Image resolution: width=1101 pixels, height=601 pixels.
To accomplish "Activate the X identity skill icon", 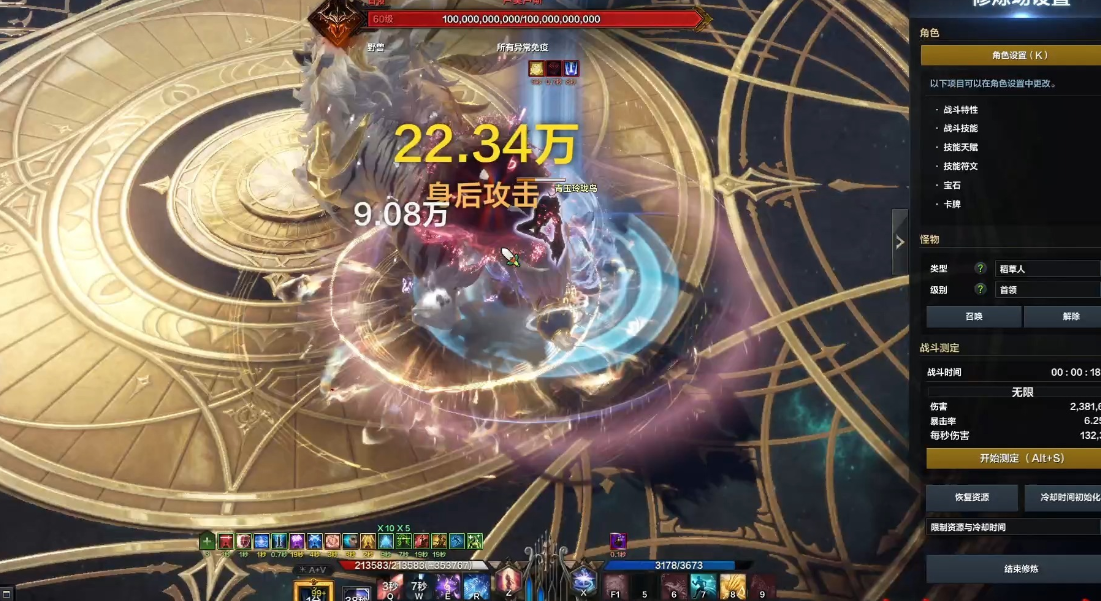I will 583,581.
